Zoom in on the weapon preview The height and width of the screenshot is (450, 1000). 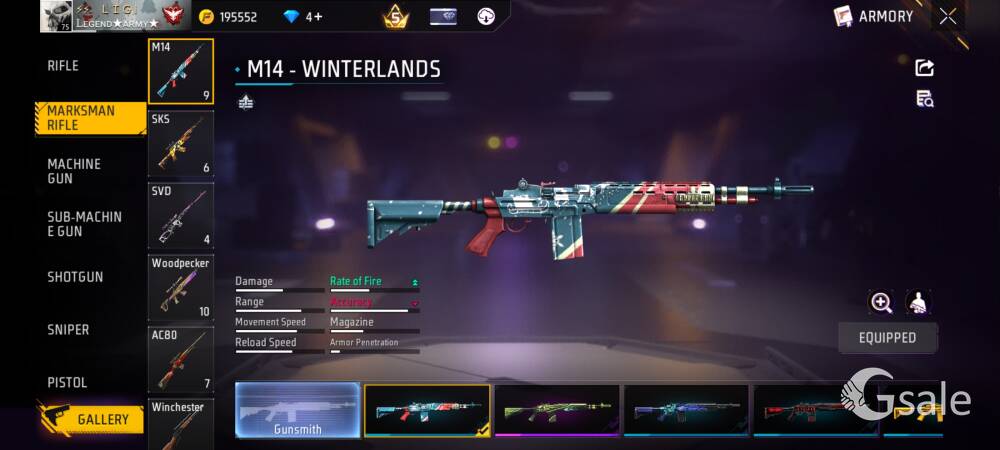pos(881,303)
